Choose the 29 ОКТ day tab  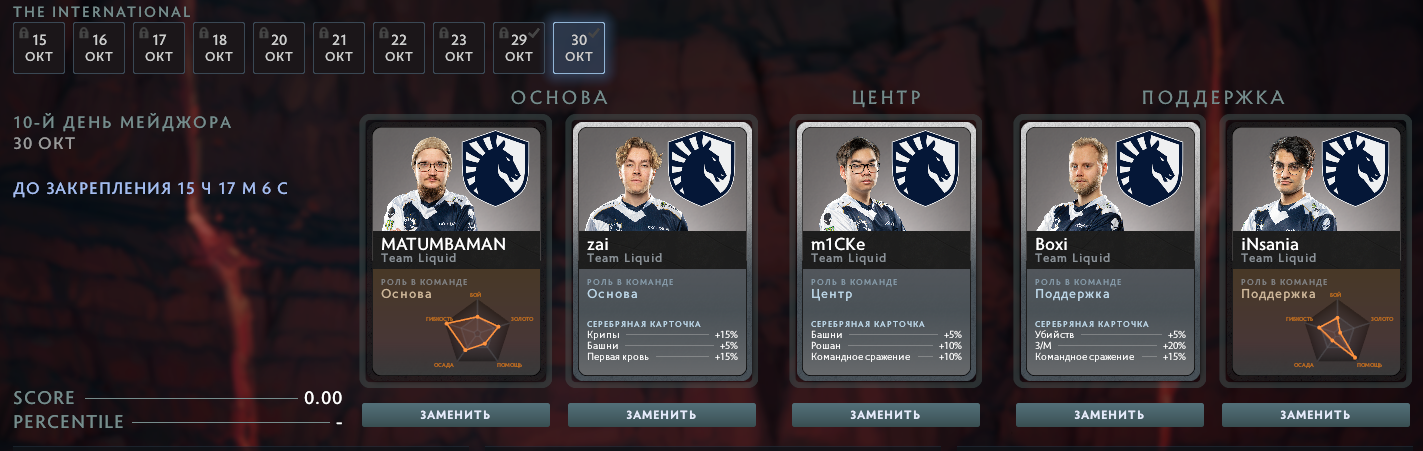(519, 48)
